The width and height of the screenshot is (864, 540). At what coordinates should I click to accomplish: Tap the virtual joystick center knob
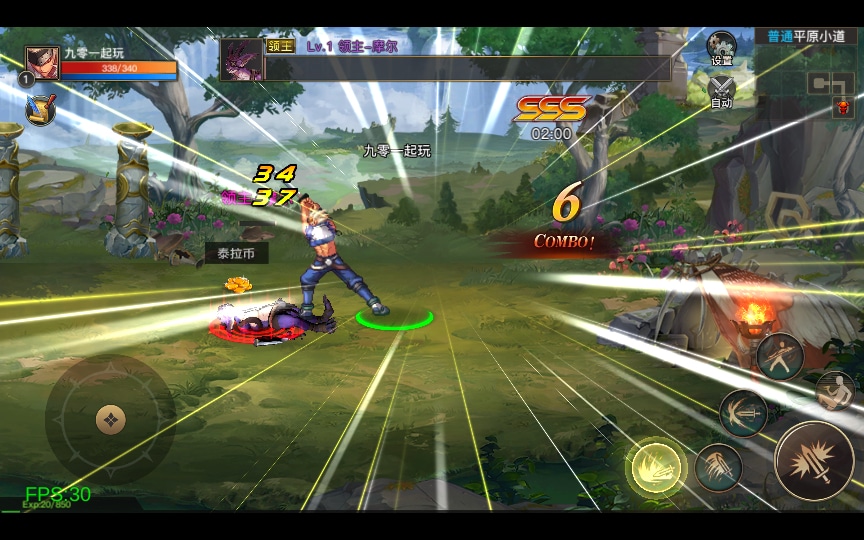pos(110,420)
